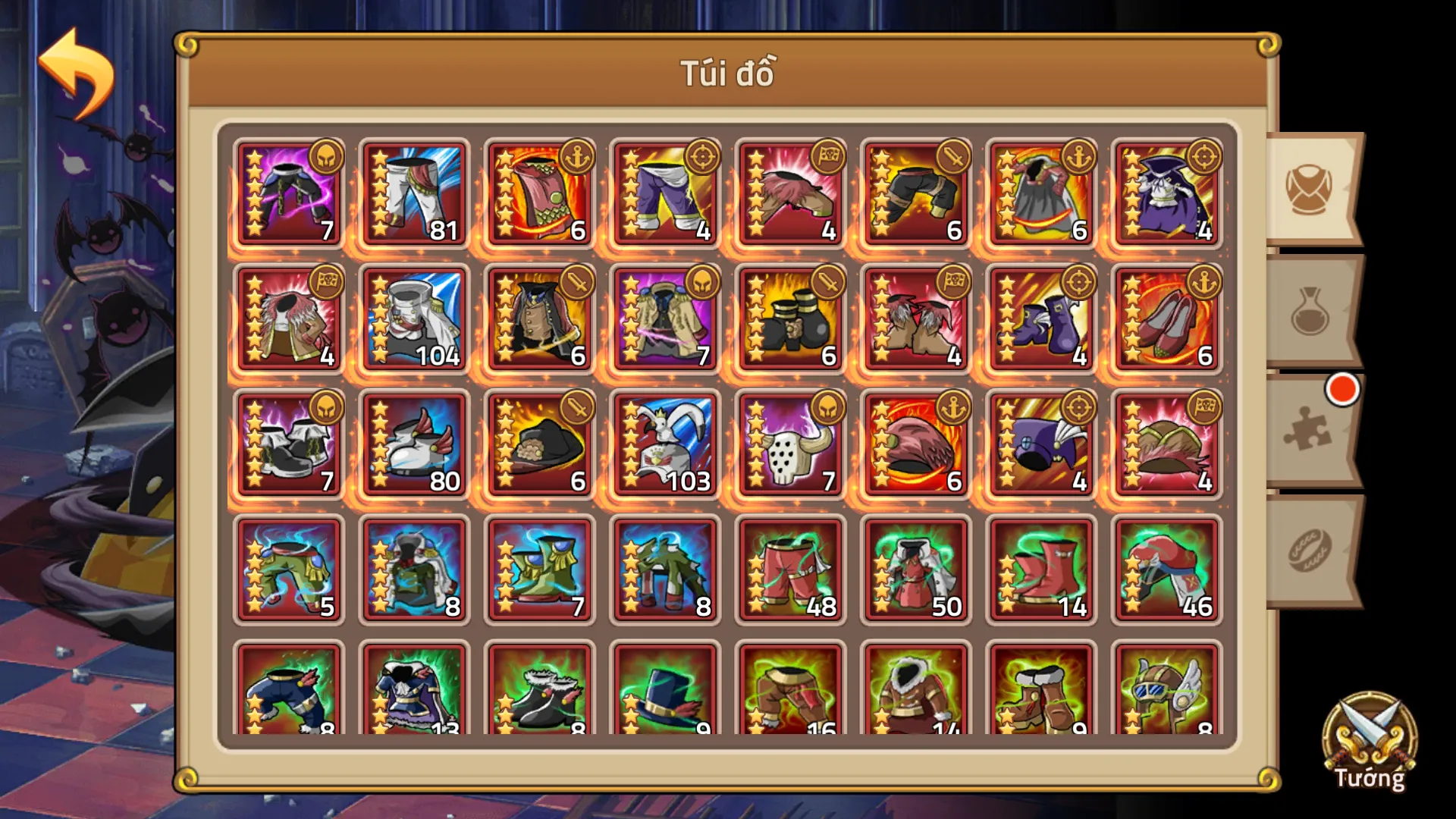Image resolution: width=1456 pixels, height=819 pixels.
Task: Select the horned skull helmet with count 7
Action: pos(789,444)
